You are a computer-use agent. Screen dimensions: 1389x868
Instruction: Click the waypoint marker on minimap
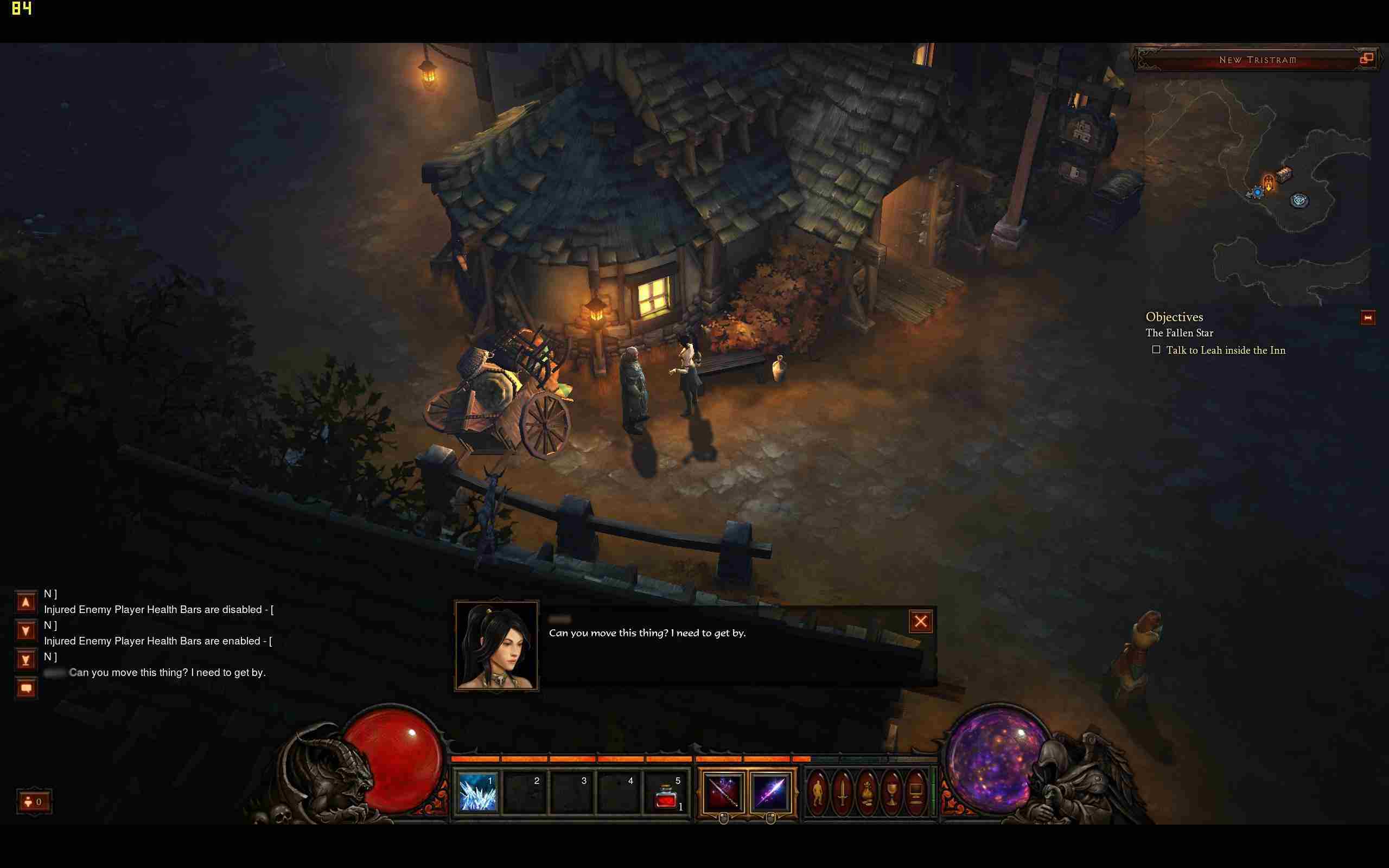pyautogui.click(x=1299, y=200)
